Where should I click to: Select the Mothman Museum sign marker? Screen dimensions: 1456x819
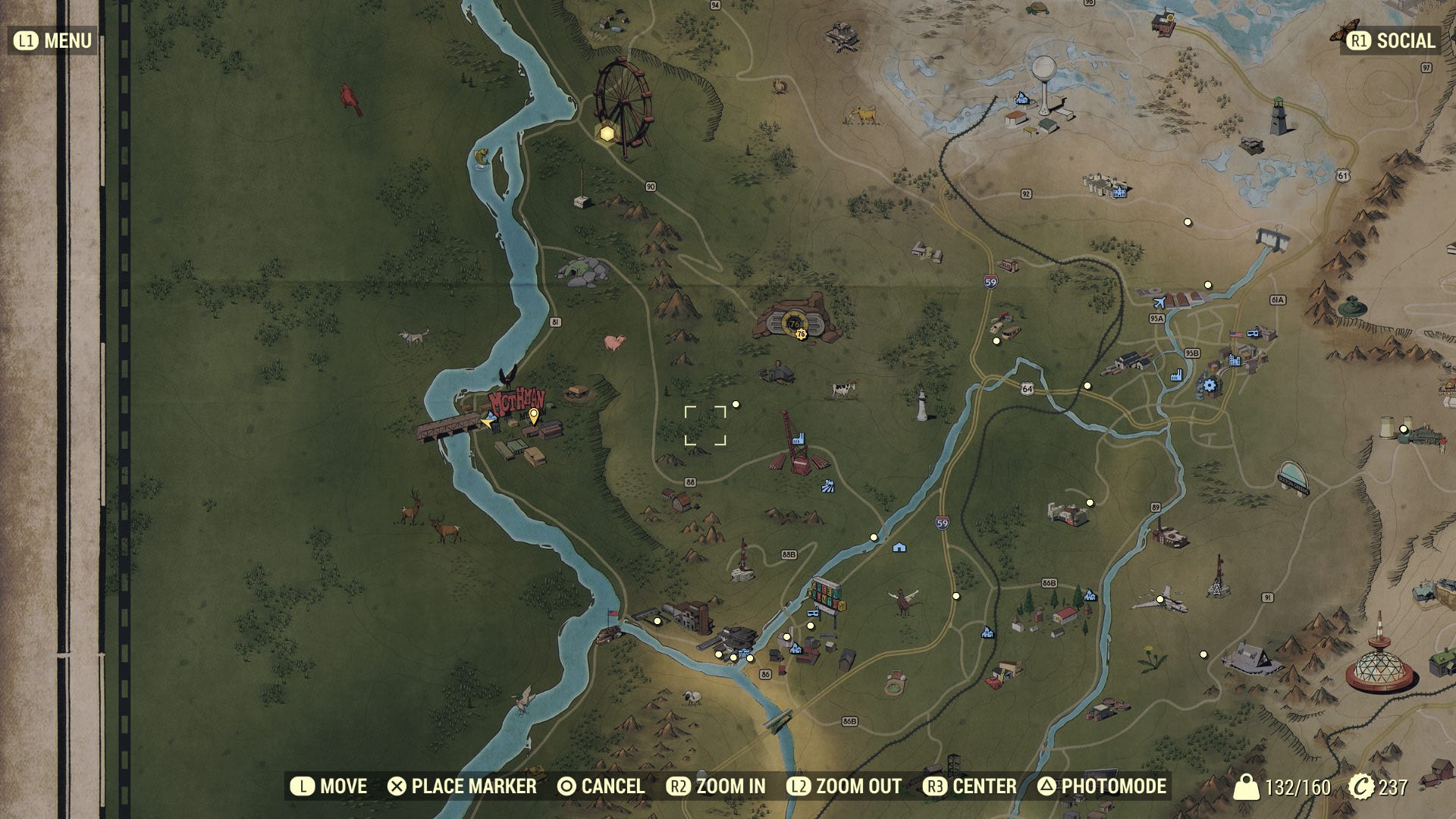[516, 401]
